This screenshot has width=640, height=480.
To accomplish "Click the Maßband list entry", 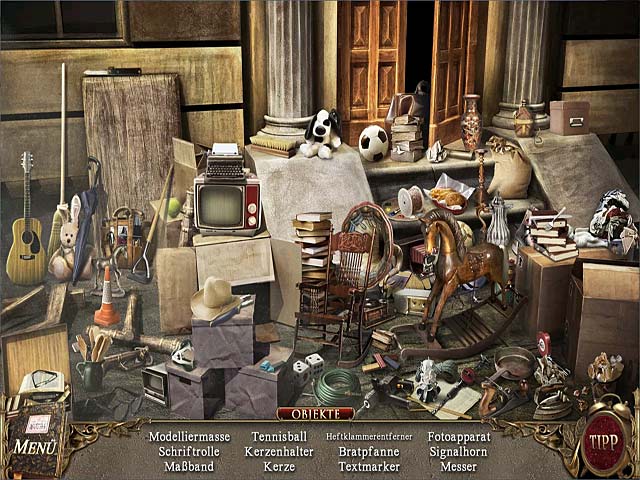I will pos(189,467).
